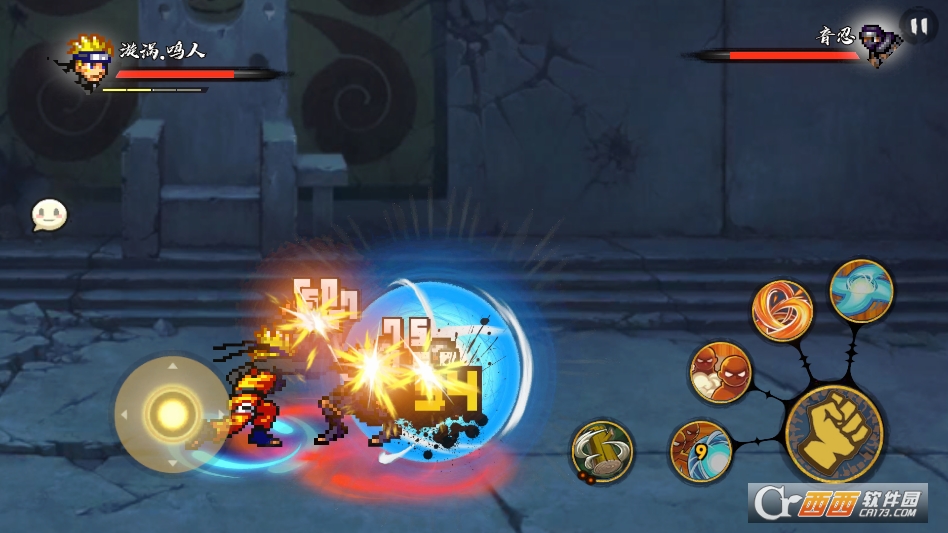Click the virtual joystick's glowing center
Viewport: 948px width, 533px height.
click(171, 413)
